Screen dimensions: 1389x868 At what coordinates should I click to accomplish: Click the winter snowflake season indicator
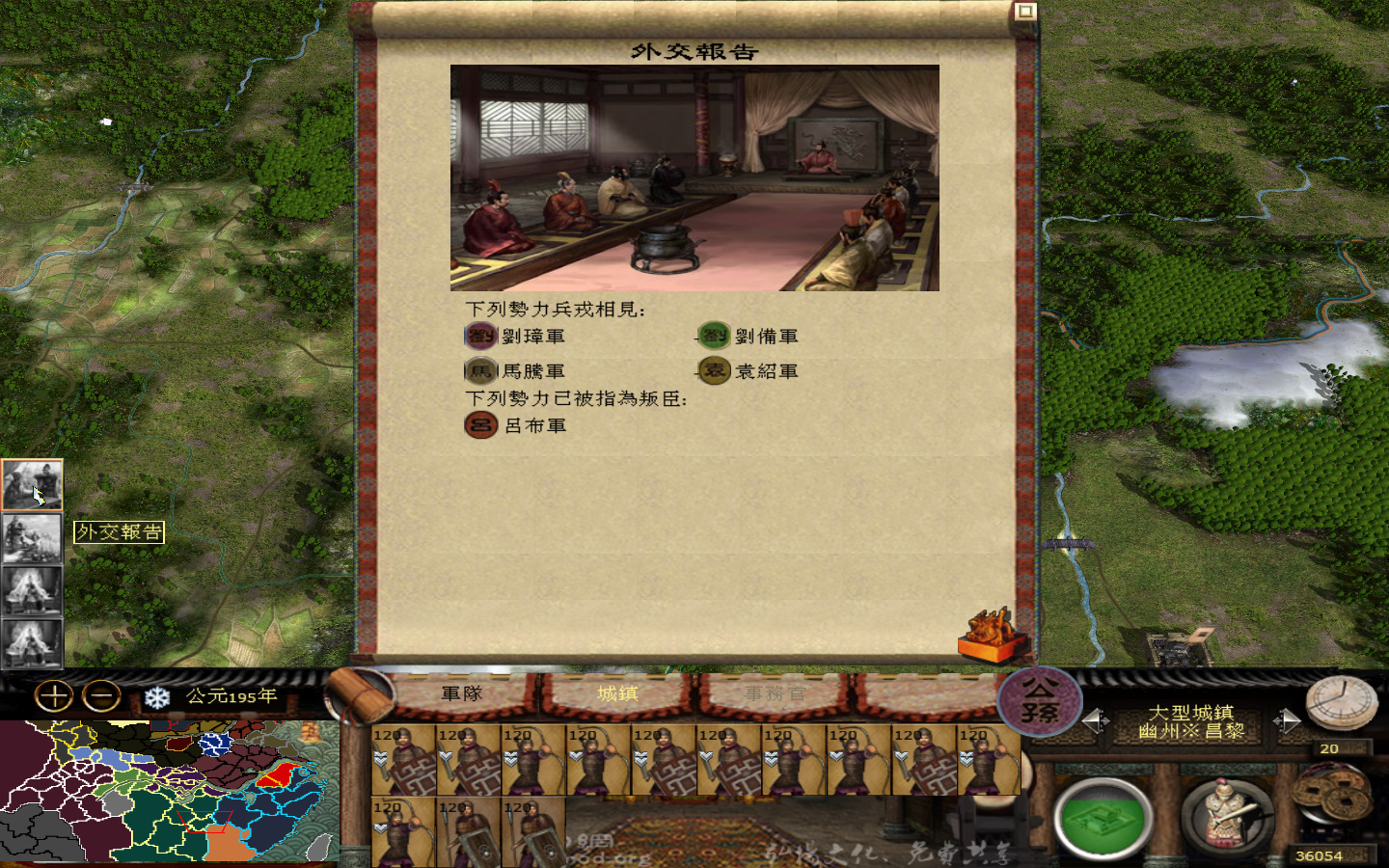click(155, 697)
